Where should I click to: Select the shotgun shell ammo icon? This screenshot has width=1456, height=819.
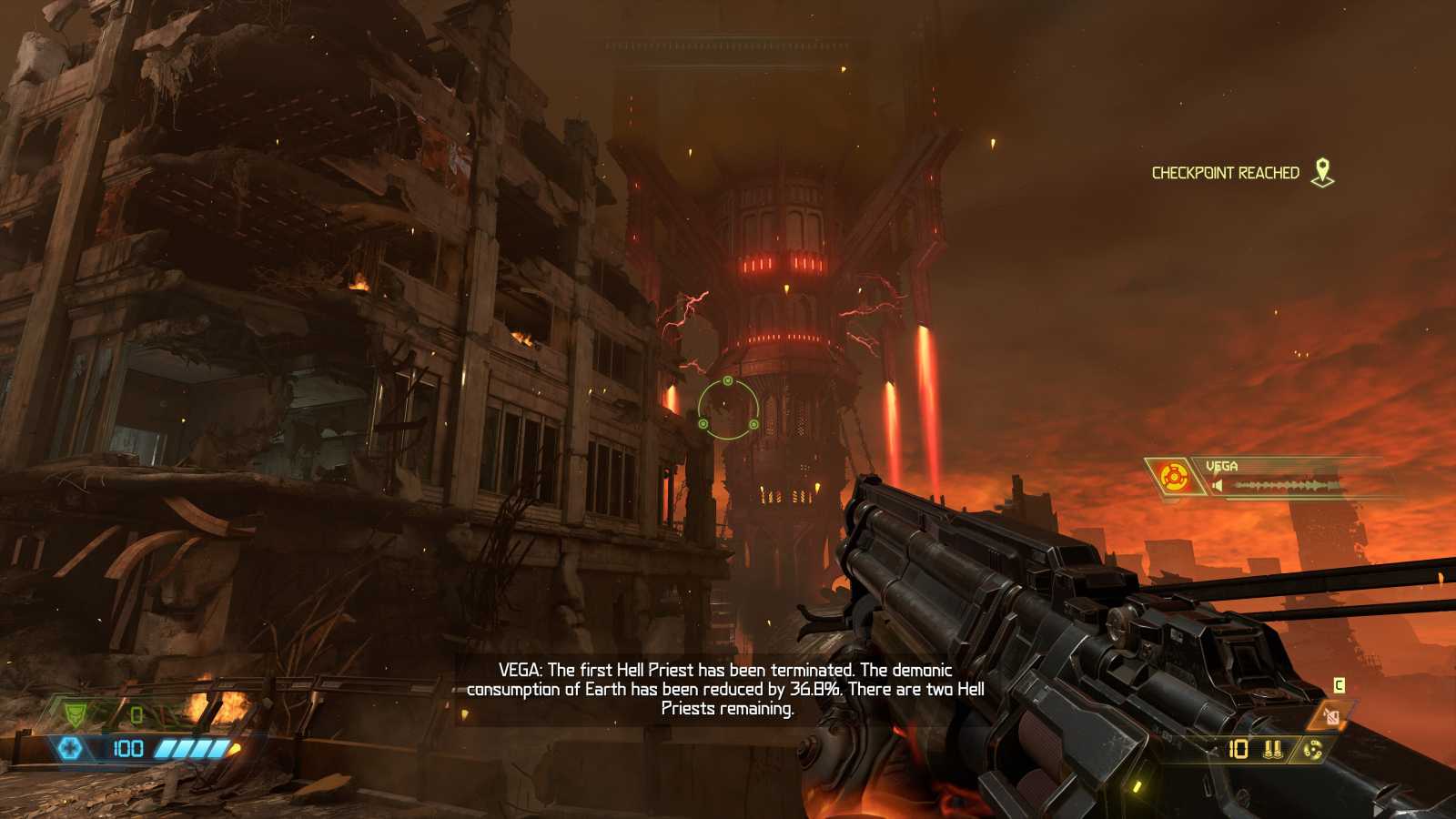[1272, 749]
